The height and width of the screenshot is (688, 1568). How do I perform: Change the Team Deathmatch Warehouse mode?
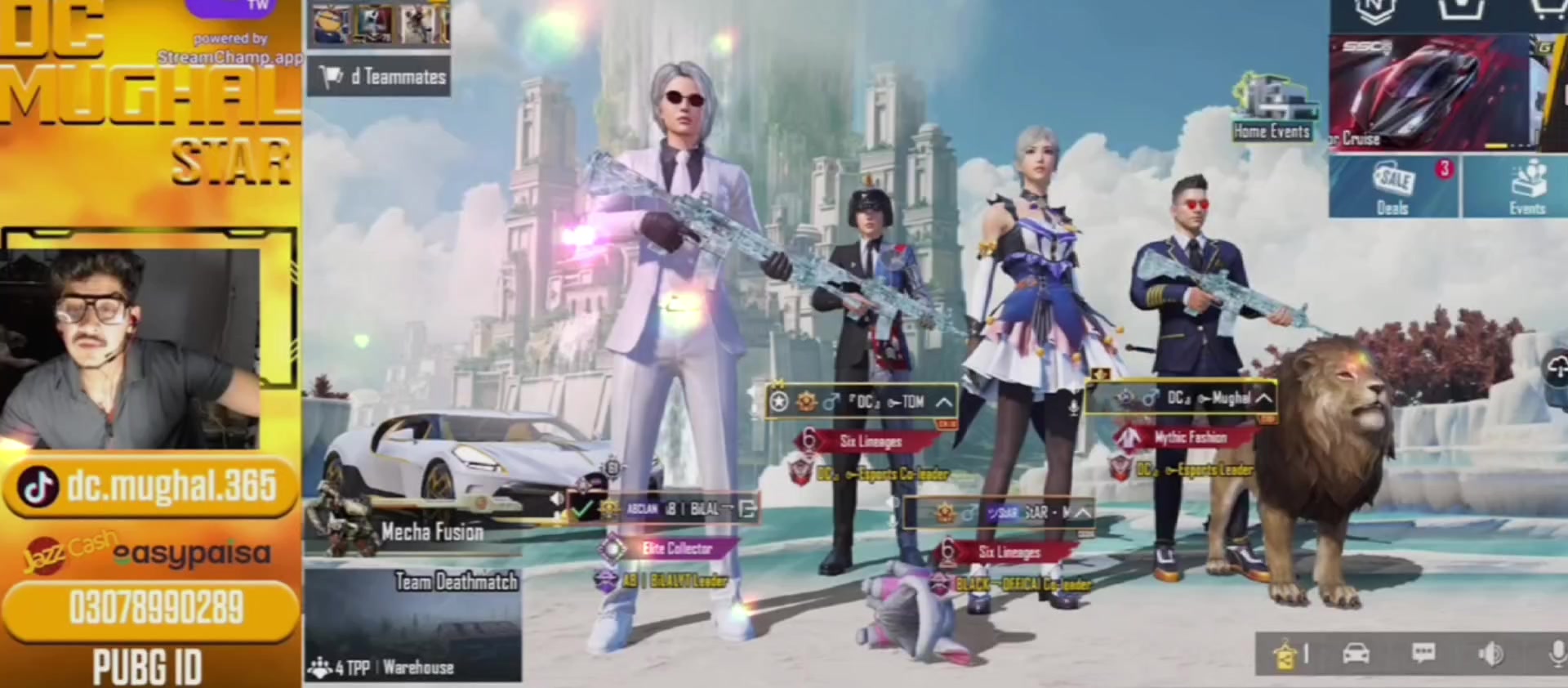tap(413, 626)
